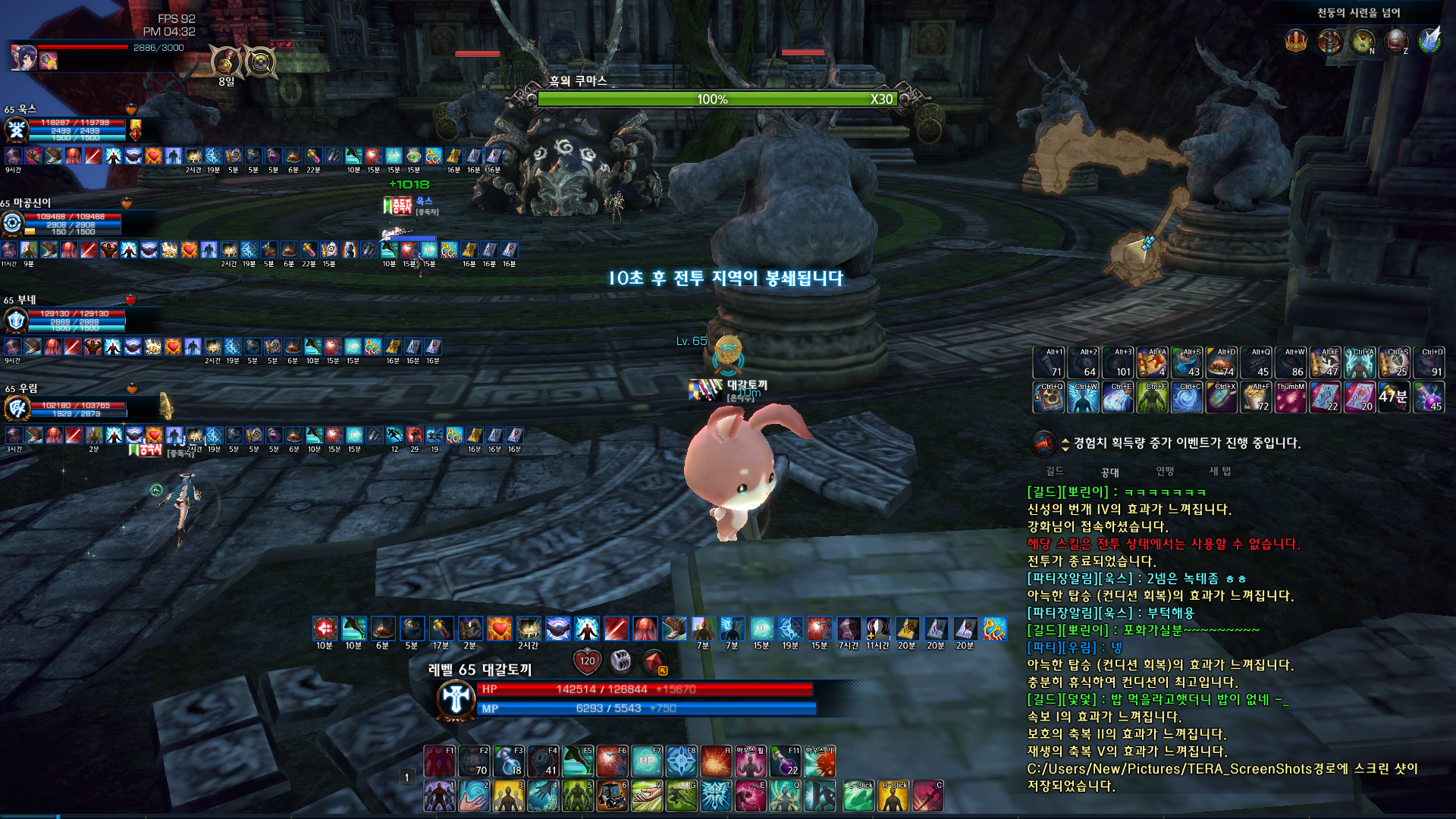Click the silver globe icon labeled Z
This screenshot has width=1456, height=819.
pyautogui.click(x=1395, y=42)
